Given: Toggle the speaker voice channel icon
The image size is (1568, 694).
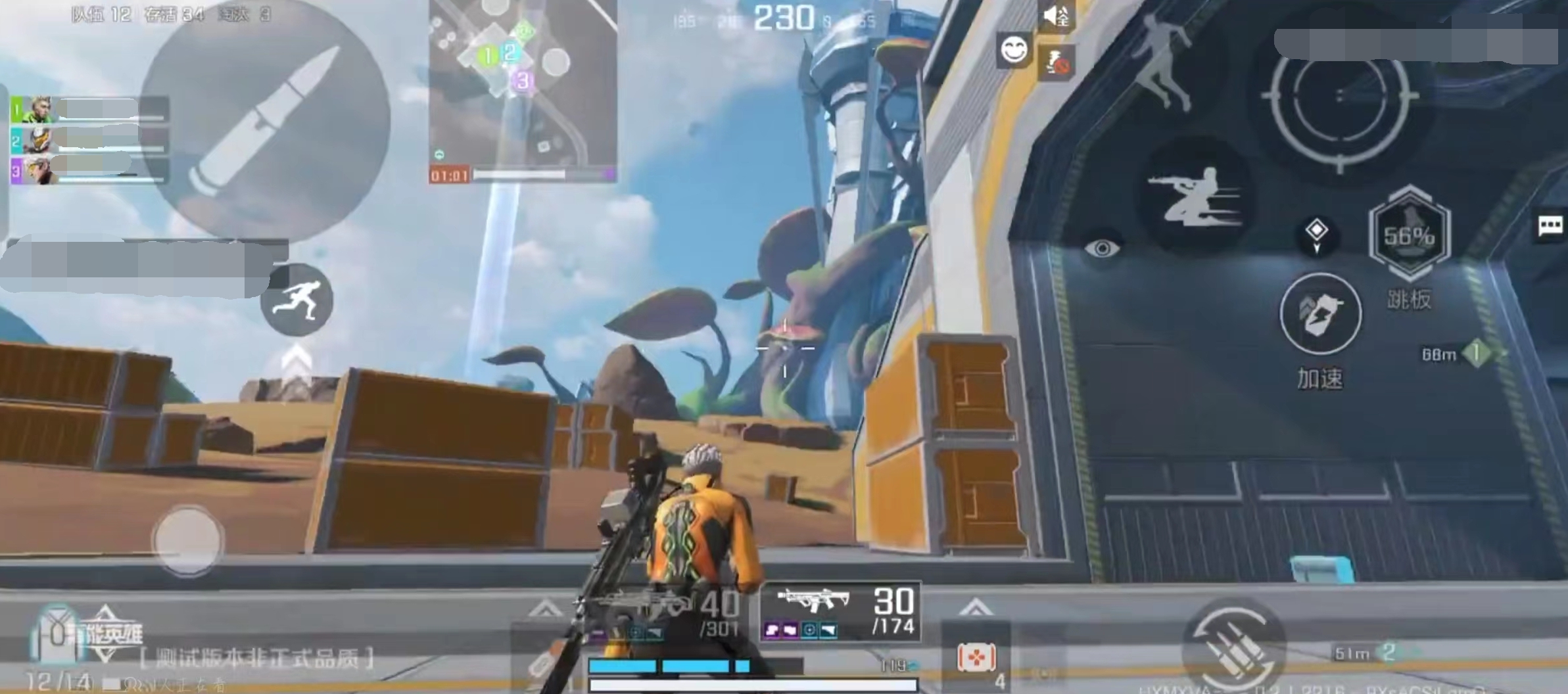Looking at the screenshot, I should pos(1057,16).
